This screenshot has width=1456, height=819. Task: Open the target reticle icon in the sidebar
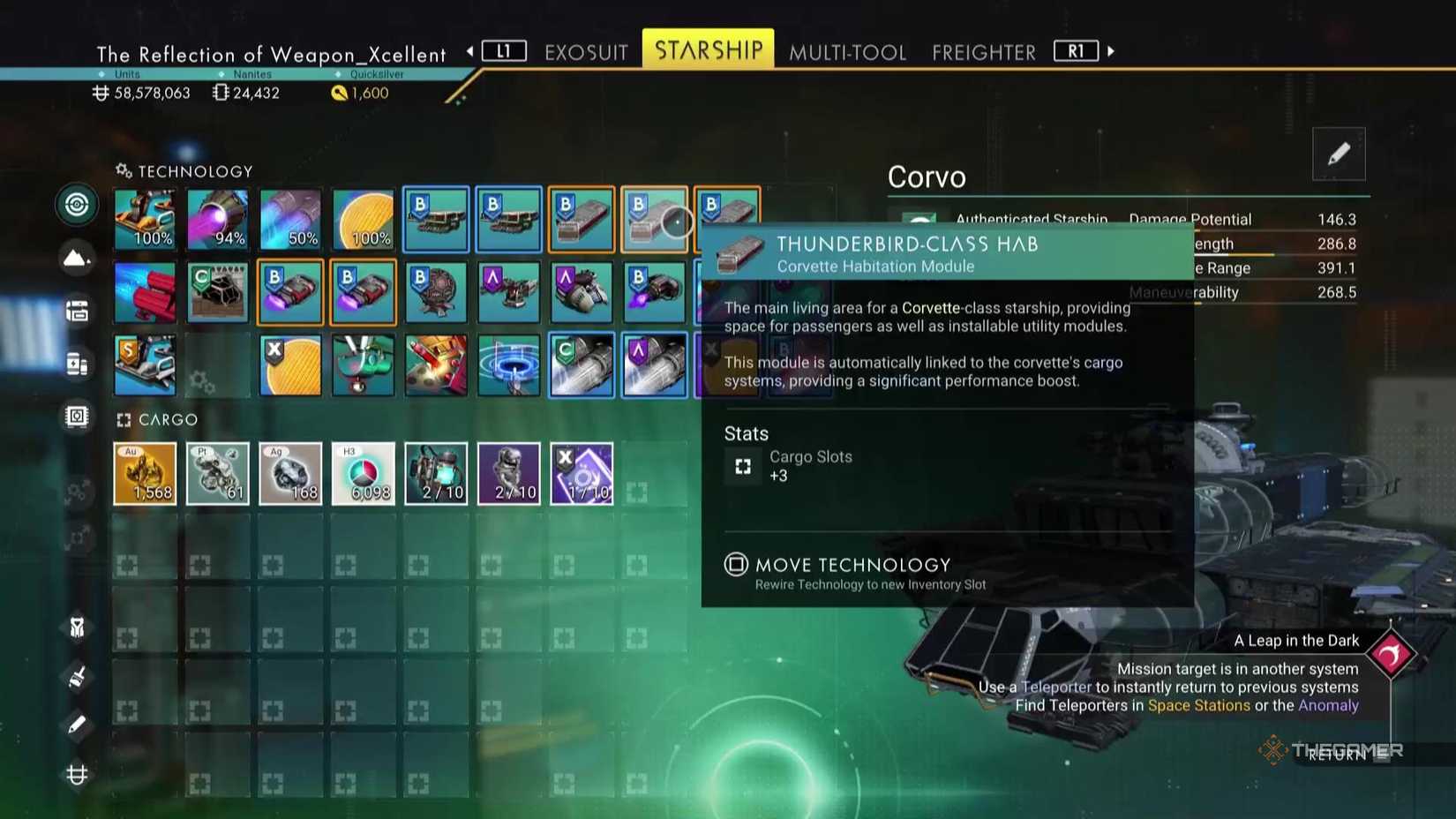77,205
